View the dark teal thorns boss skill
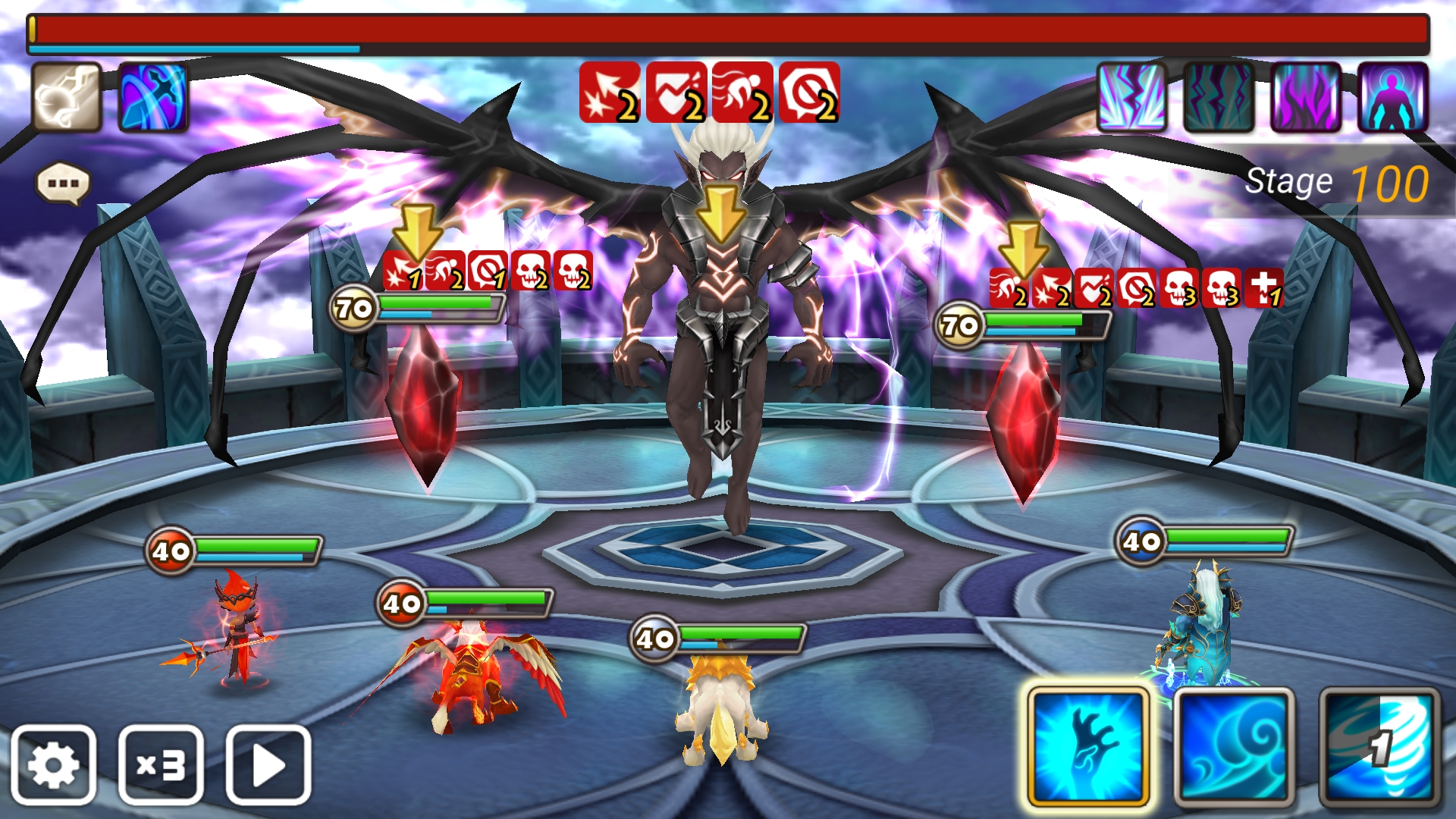 point(1219,97)
